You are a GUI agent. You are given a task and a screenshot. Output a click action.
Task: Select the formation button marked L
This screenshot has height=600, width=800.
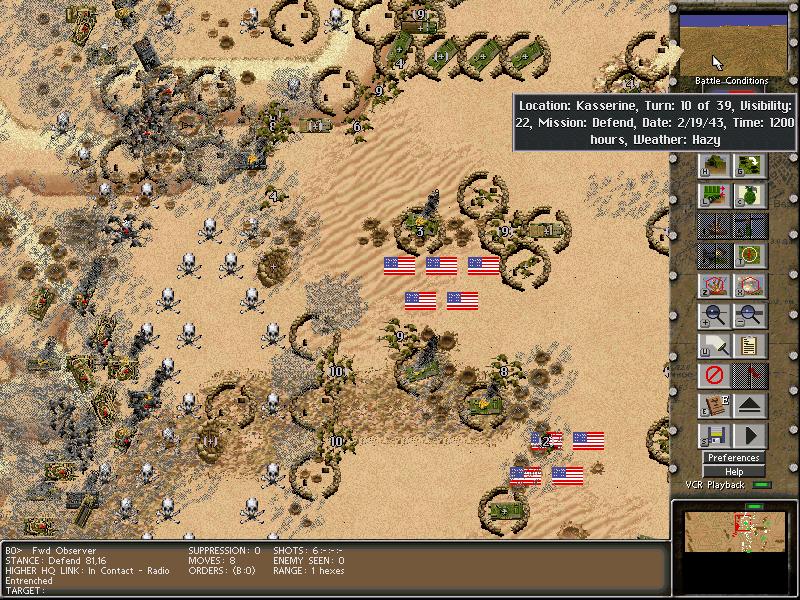pyautogui.click(x=714, y=195)
